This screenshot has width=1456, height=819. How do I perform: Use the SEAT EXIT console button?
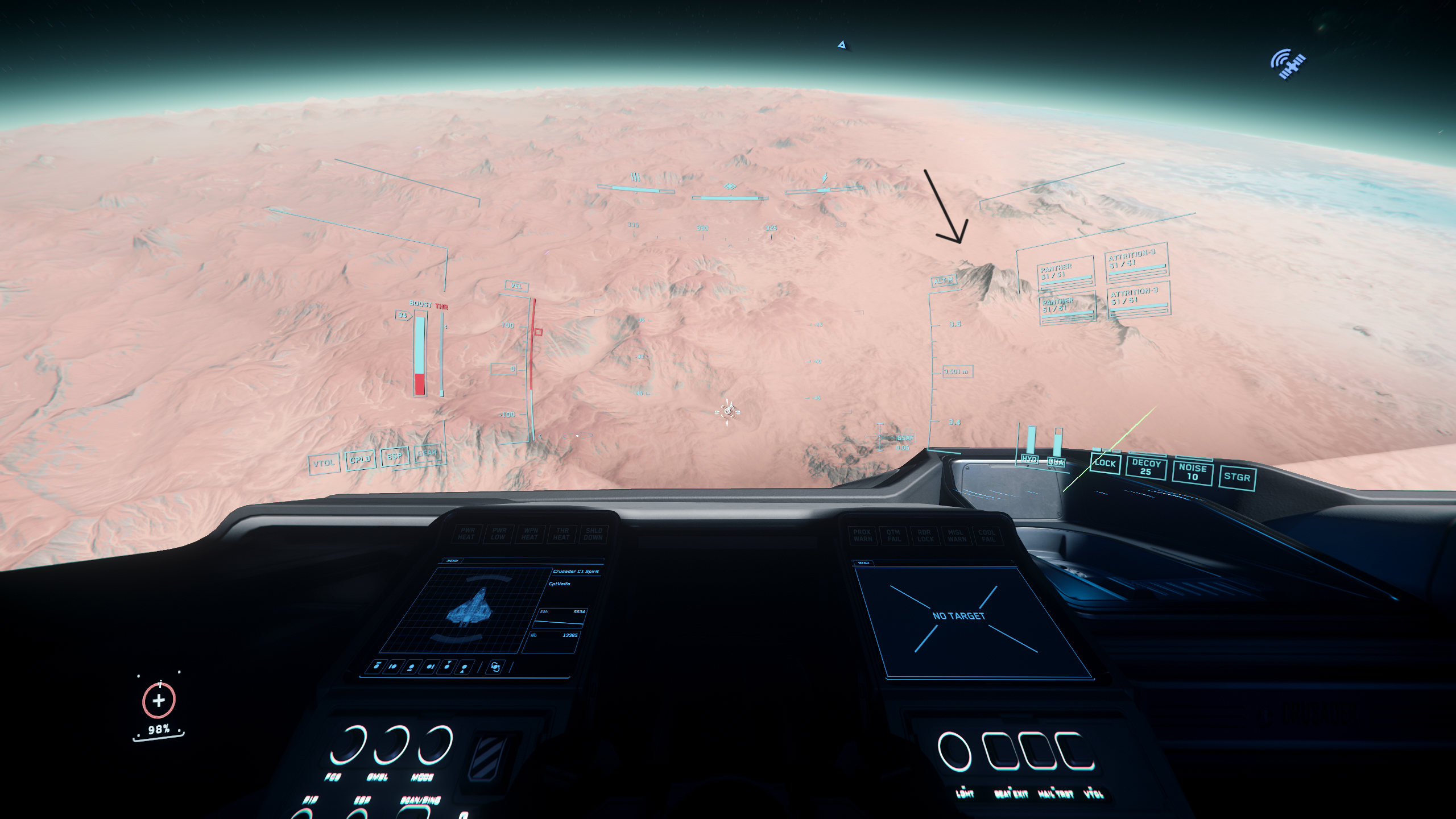coord(1000,752)
